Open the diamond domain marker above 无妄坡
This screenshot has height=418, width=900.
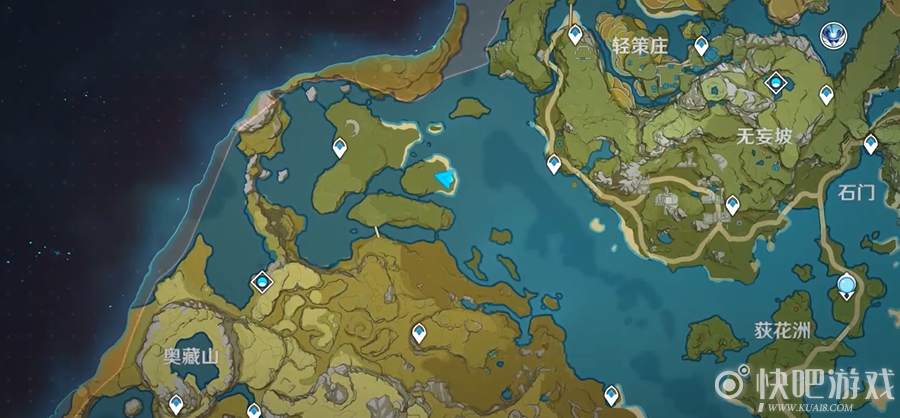(775, 82)
